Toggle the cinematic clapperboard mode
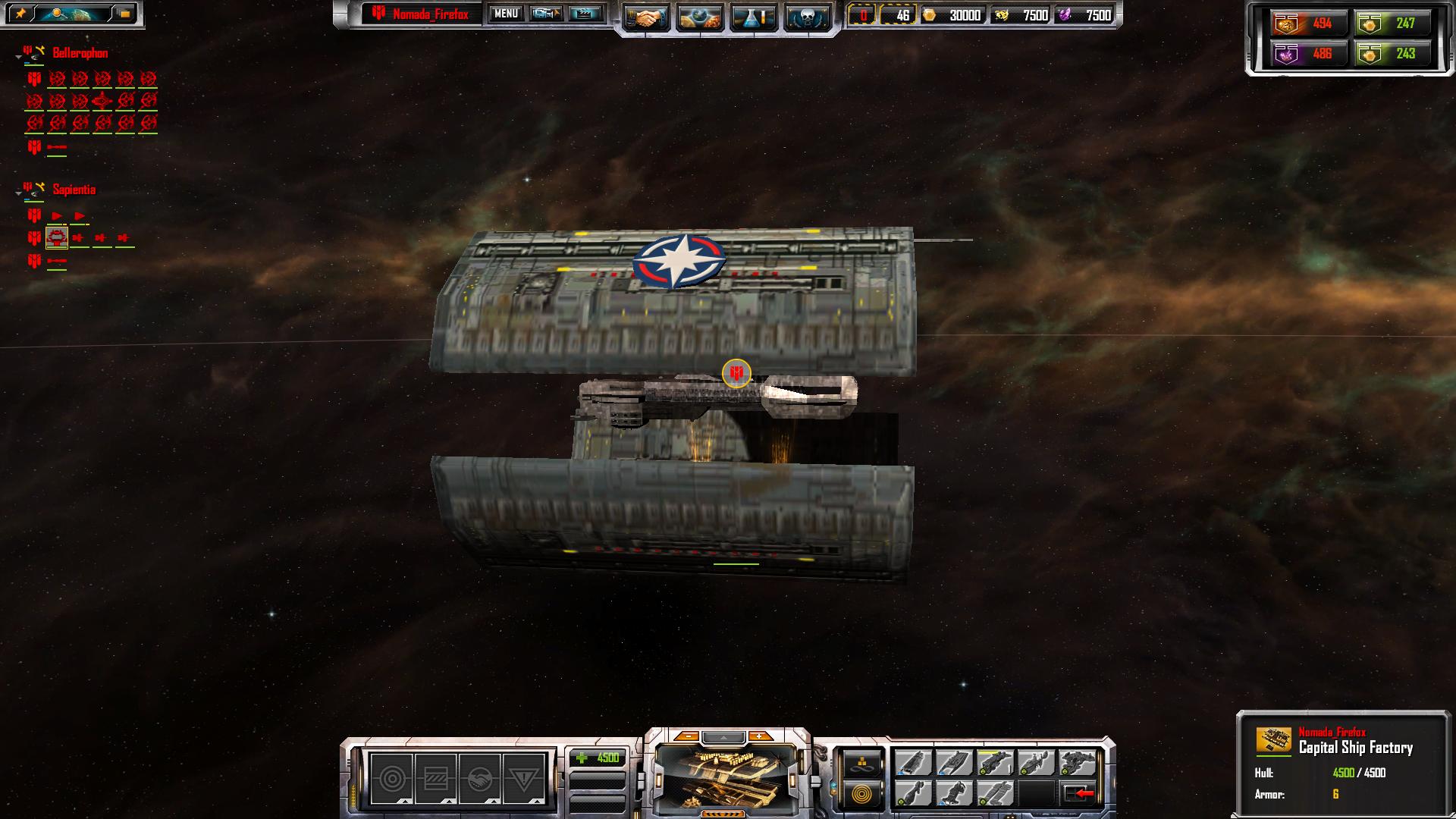The height and width of the screenshot is (819, 1456). (x=585, y=14)
